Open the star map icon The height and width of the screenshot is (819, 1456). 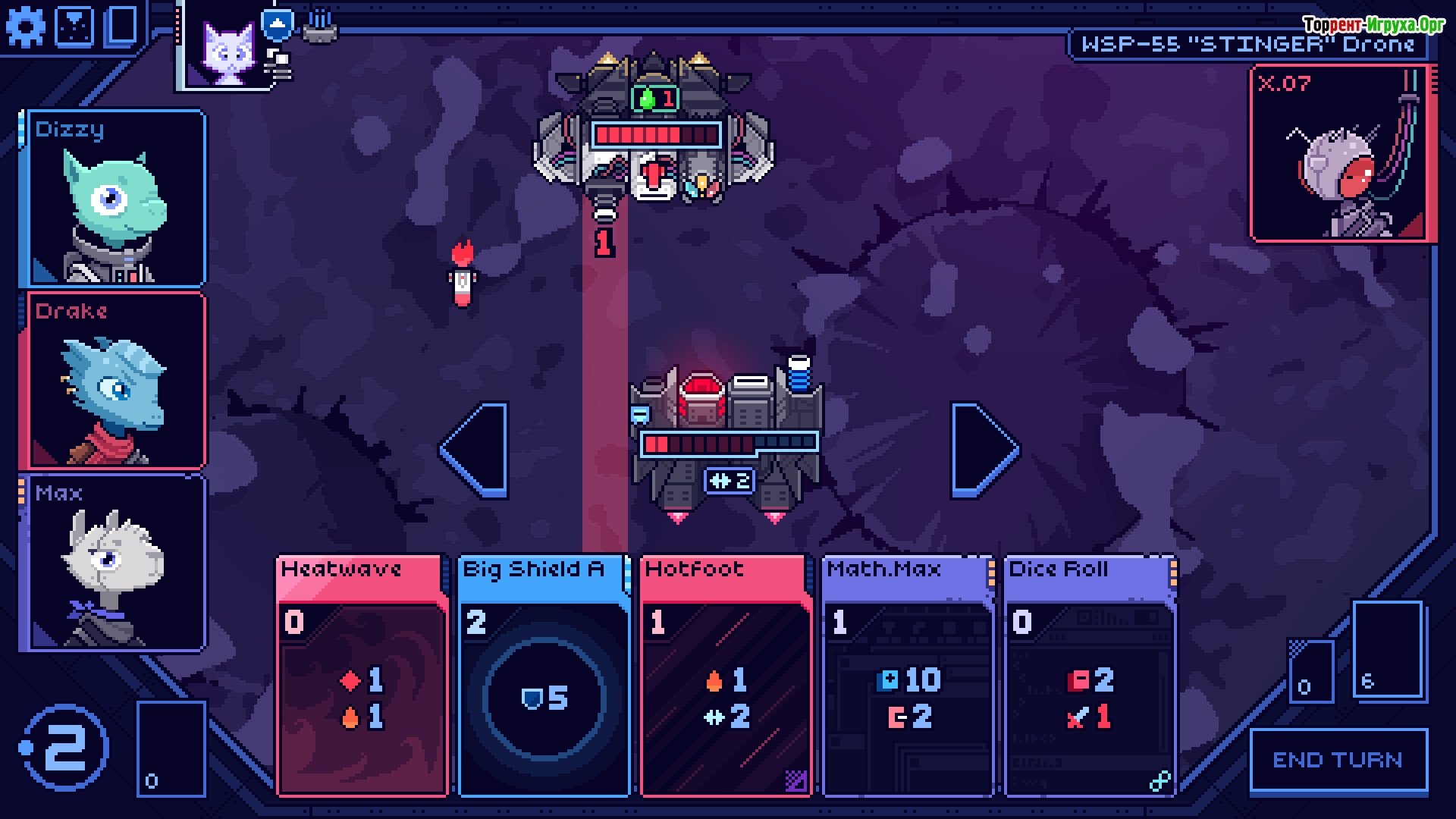point(74,27)
